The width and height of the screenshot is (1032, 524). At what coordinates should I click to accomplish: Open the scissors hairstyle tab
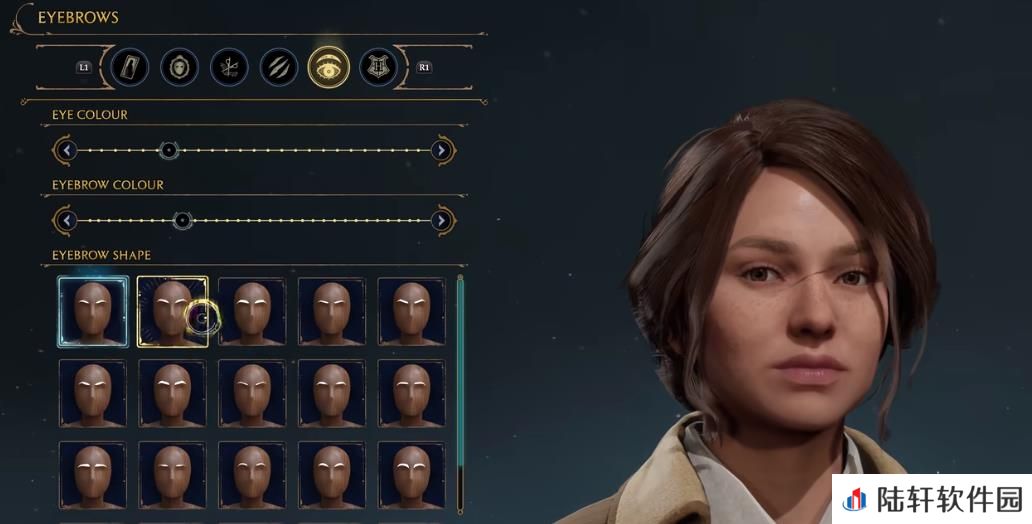click(229, 67)
